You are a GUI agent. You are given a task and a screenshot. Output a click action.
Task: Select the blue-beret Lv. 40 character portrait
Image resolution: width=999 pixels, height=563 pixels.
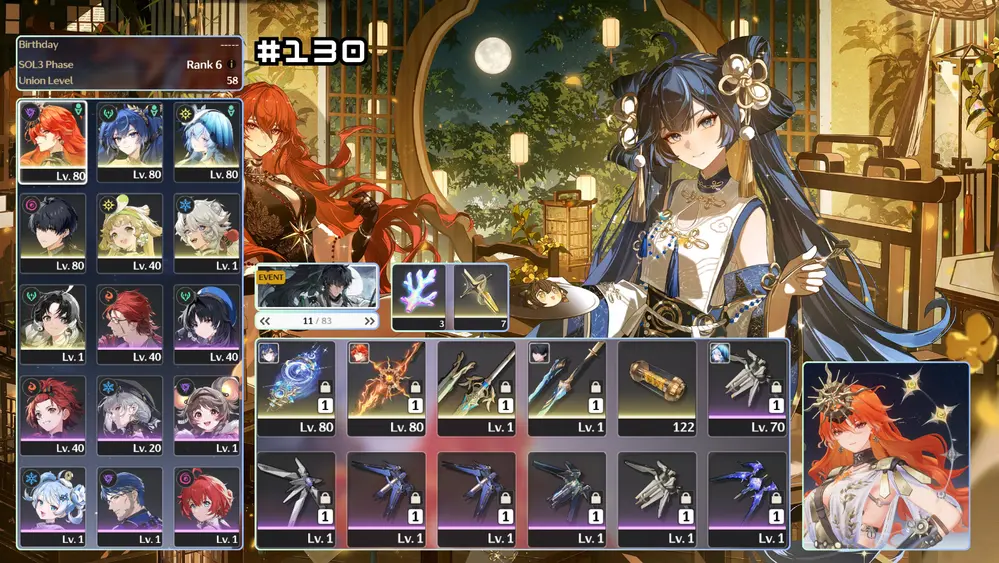coord(207,322)
